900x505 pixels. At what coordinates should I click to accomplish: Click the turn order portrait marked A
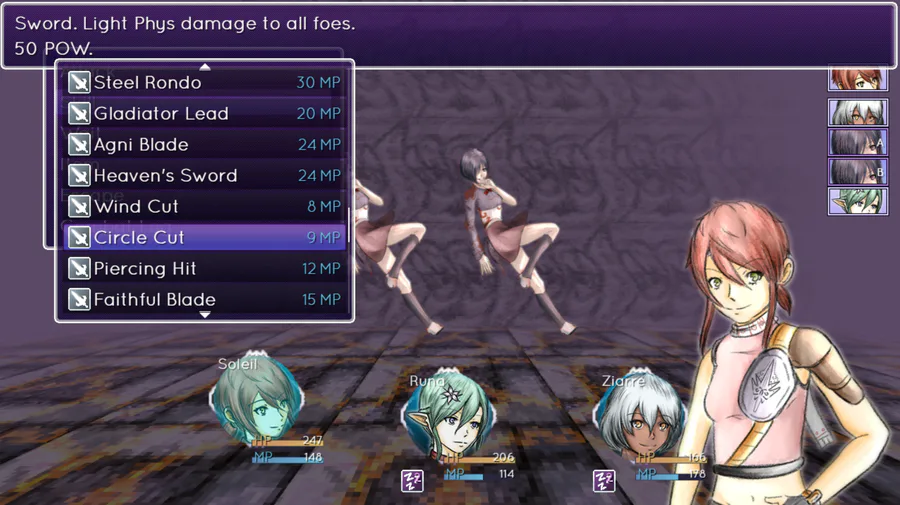pyautogui.click(x=857, y=142)
